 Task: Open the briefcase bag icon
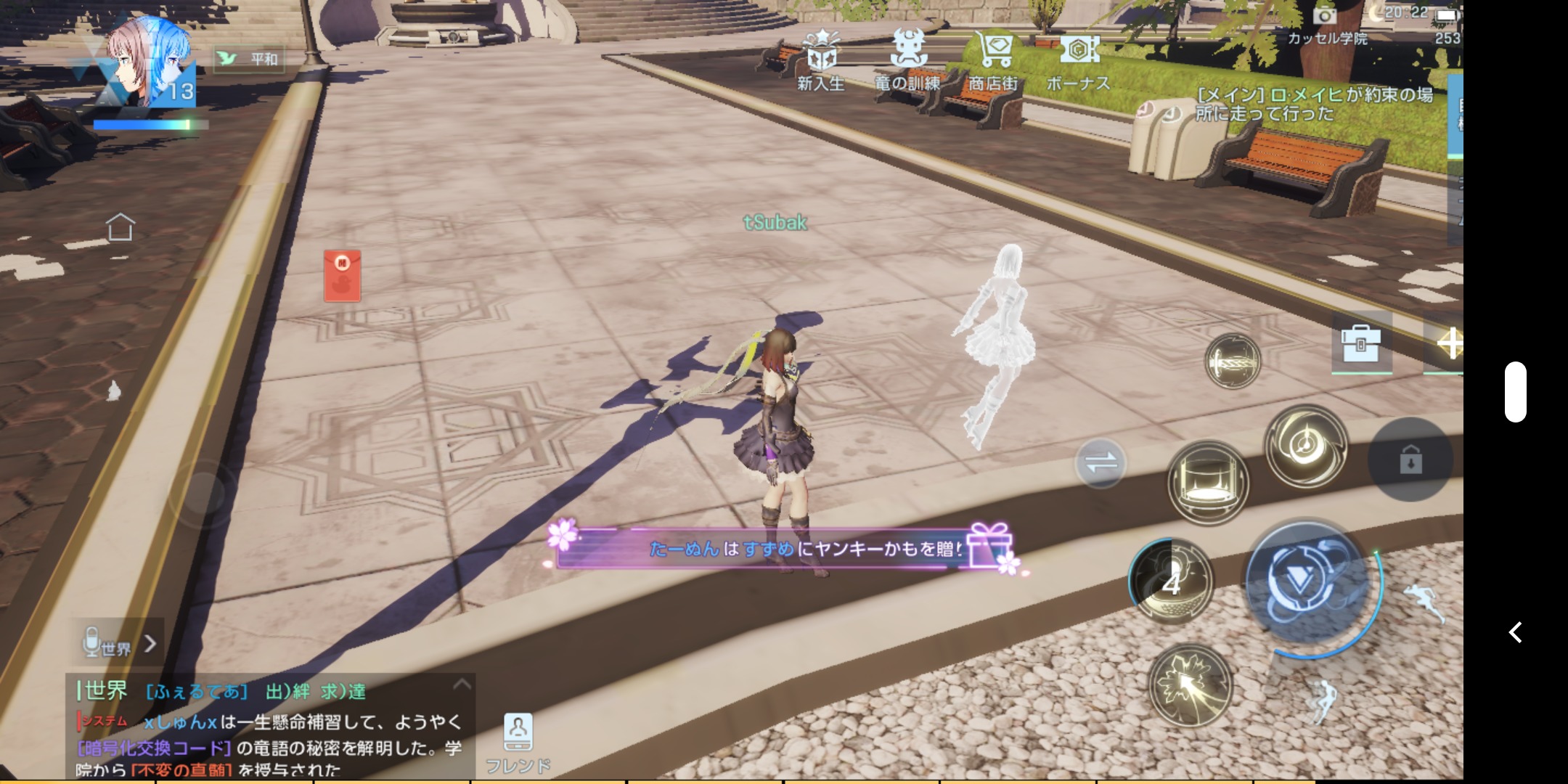[1360, 344]
